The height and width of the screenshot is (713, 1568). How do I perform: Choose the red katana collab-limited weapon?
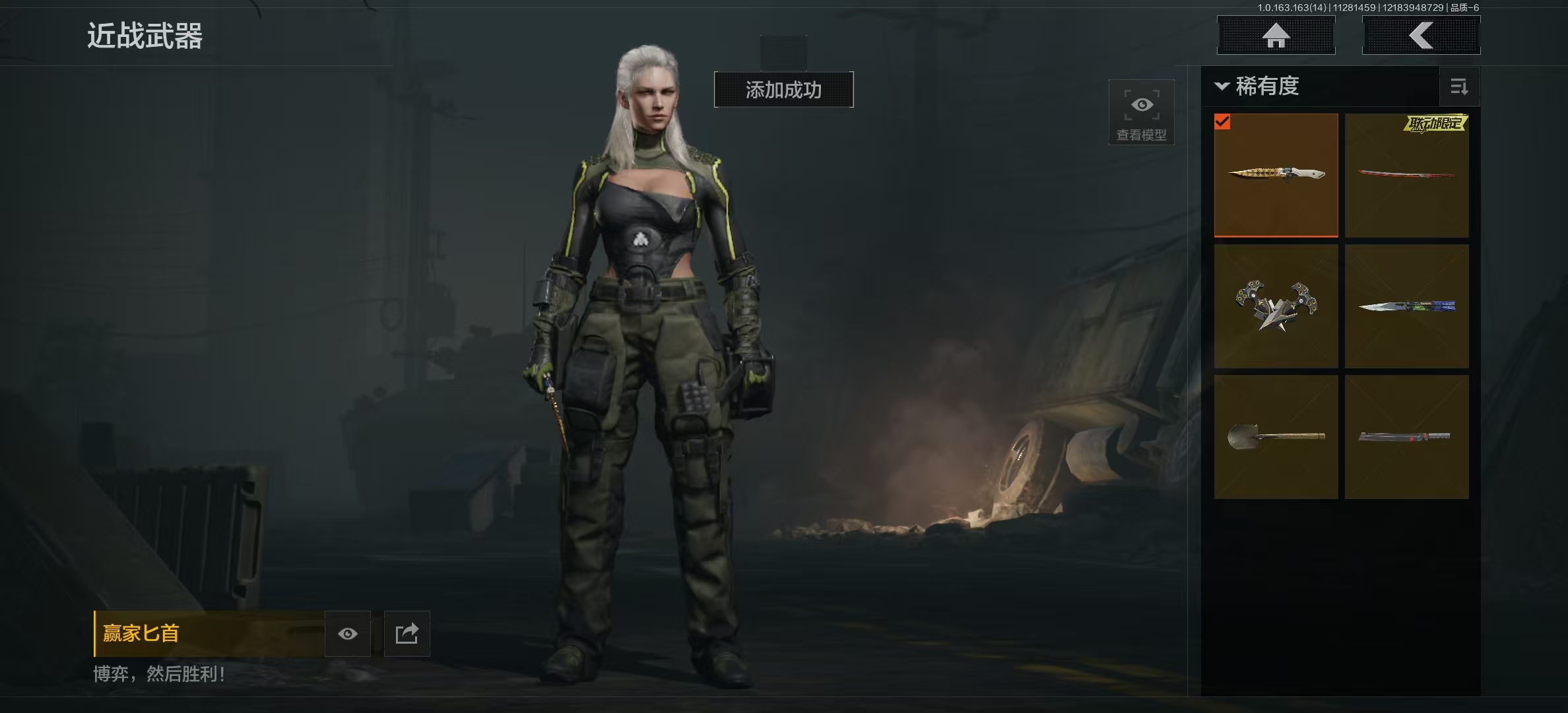point(1406,175)
